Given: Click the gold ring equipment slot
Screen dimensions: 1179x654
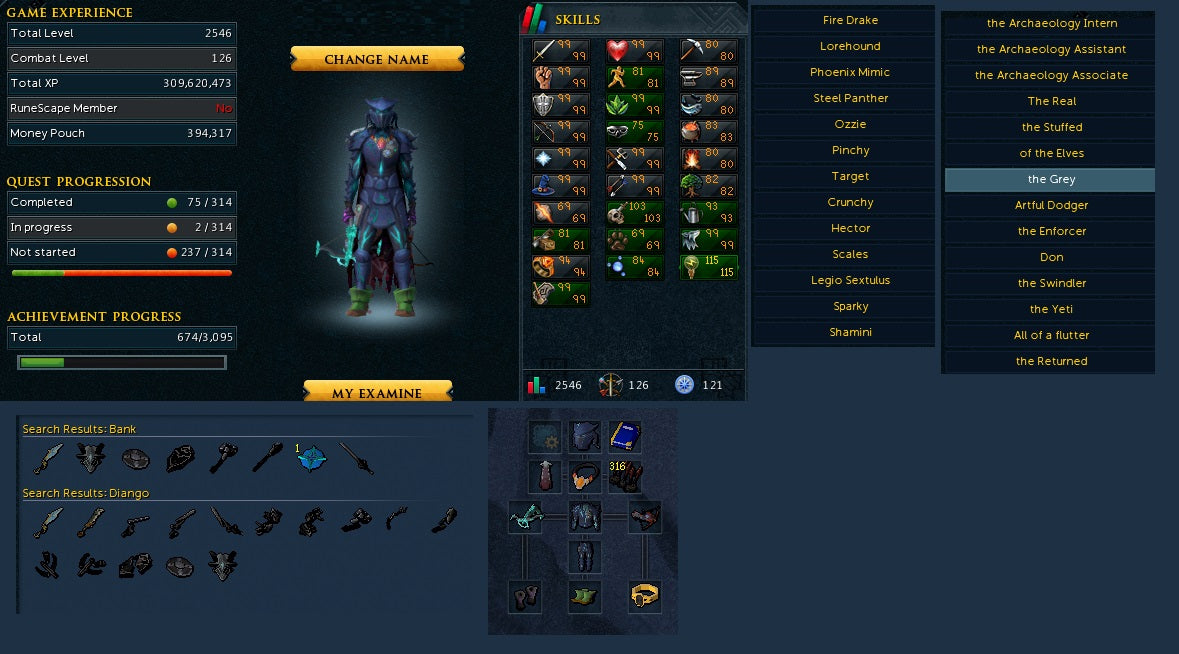Looking at the screenshot, I should tap(645, 597).
